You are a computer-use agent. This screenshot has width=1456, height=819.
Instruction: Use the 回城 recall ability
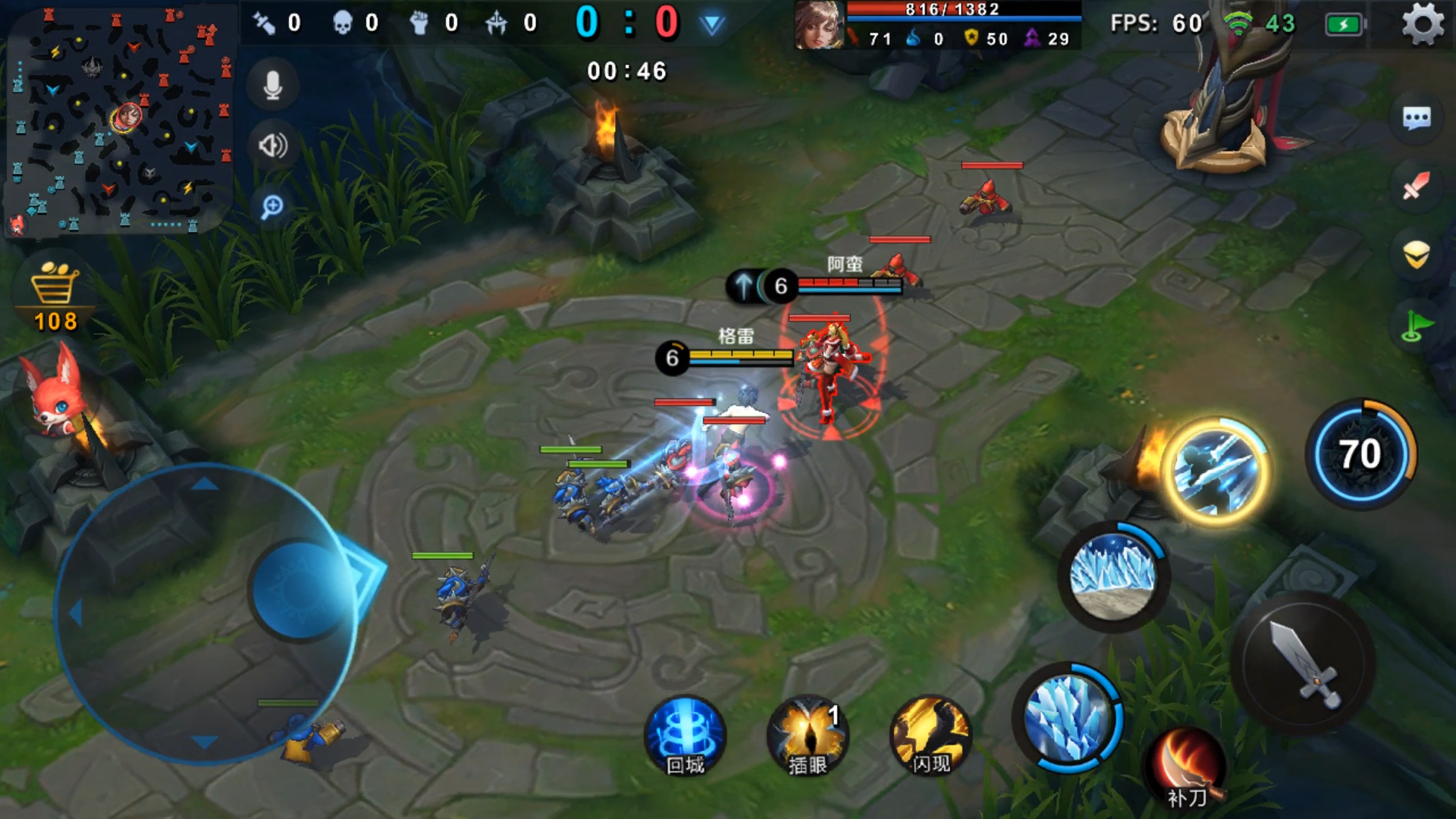pos(685,736)
